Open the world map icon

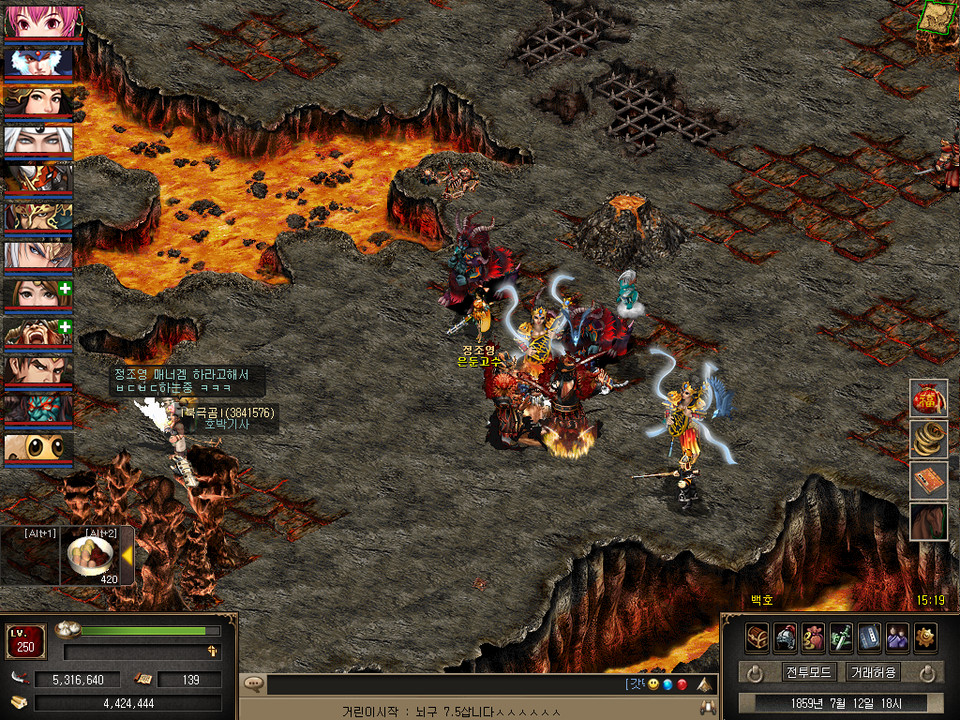937,16
